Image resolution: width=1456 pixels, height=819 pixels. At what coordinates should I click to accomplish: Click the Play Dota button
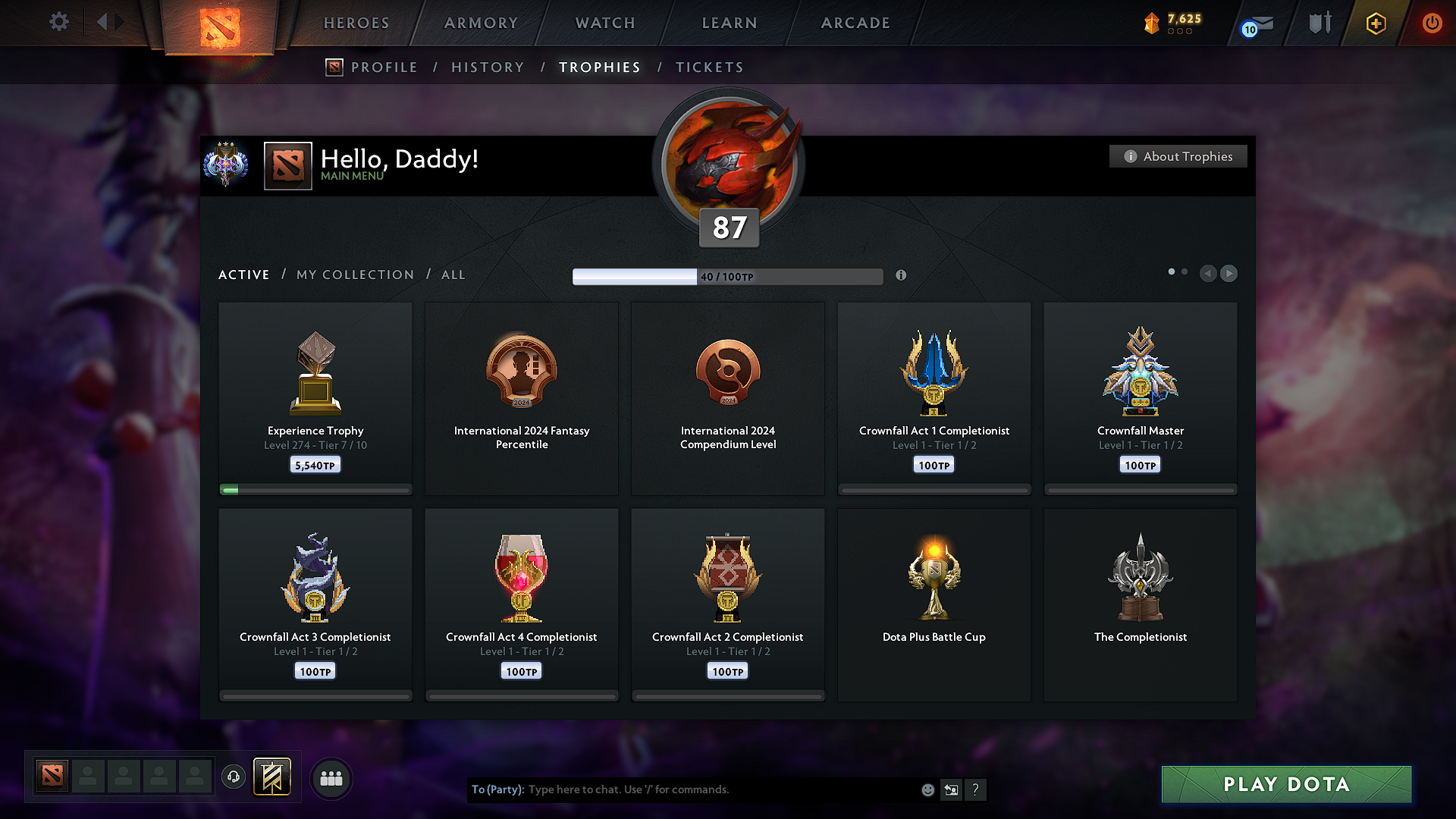click(1286, 784)
